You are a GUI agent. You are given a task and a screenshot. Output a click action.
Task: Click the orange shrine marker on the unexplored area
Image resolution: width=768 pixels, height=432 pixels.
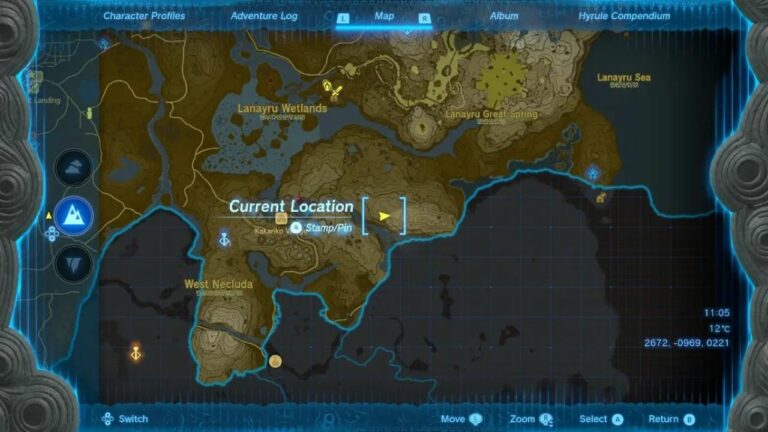point(136,352)
